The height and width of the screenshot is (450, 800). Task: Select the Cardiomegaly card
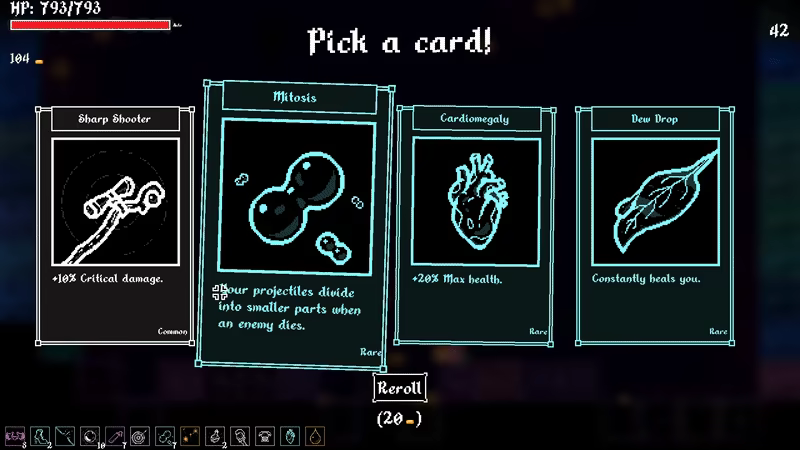tap(474, 225)
